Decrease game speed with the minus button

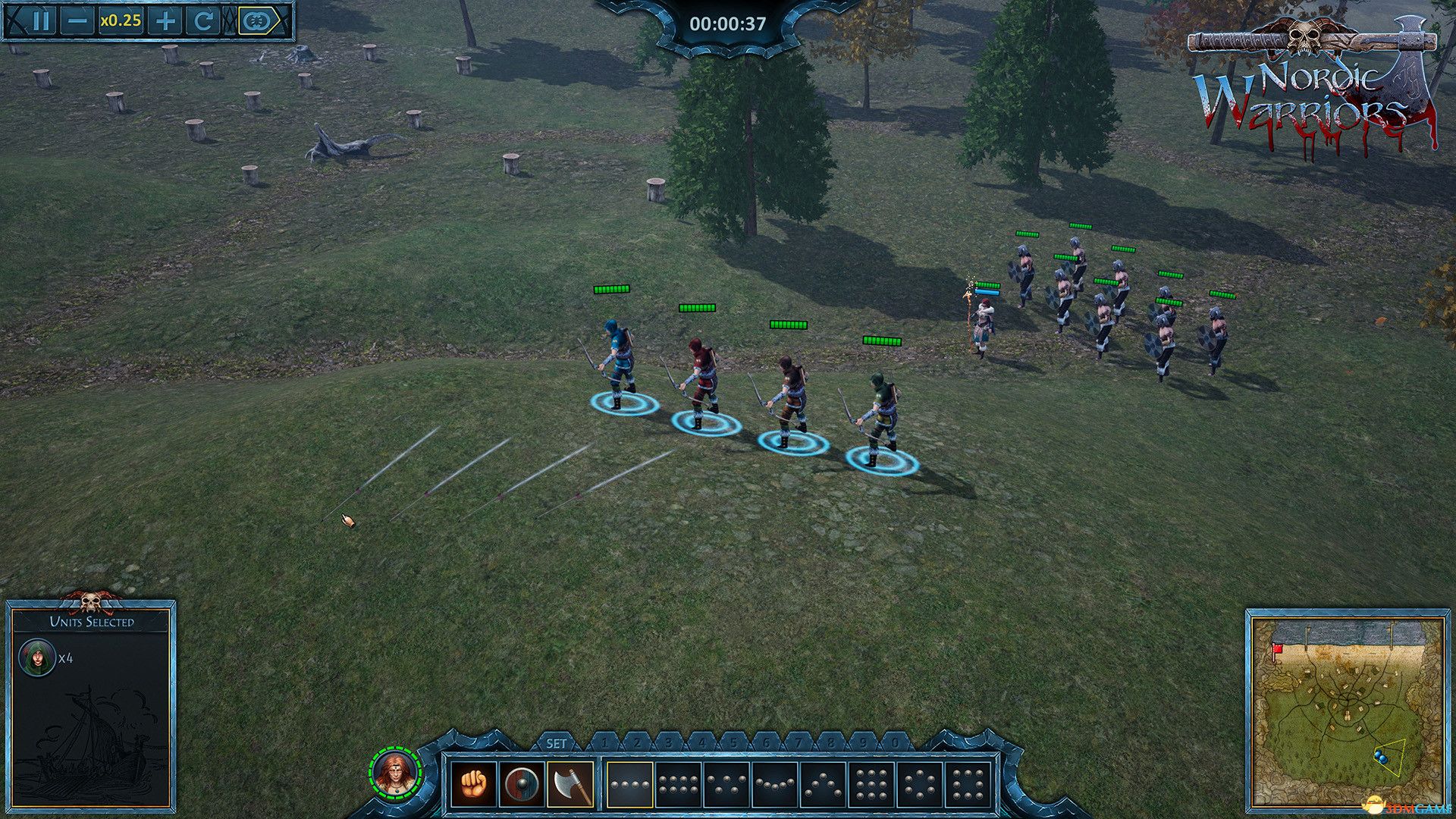tap(77, 20)
